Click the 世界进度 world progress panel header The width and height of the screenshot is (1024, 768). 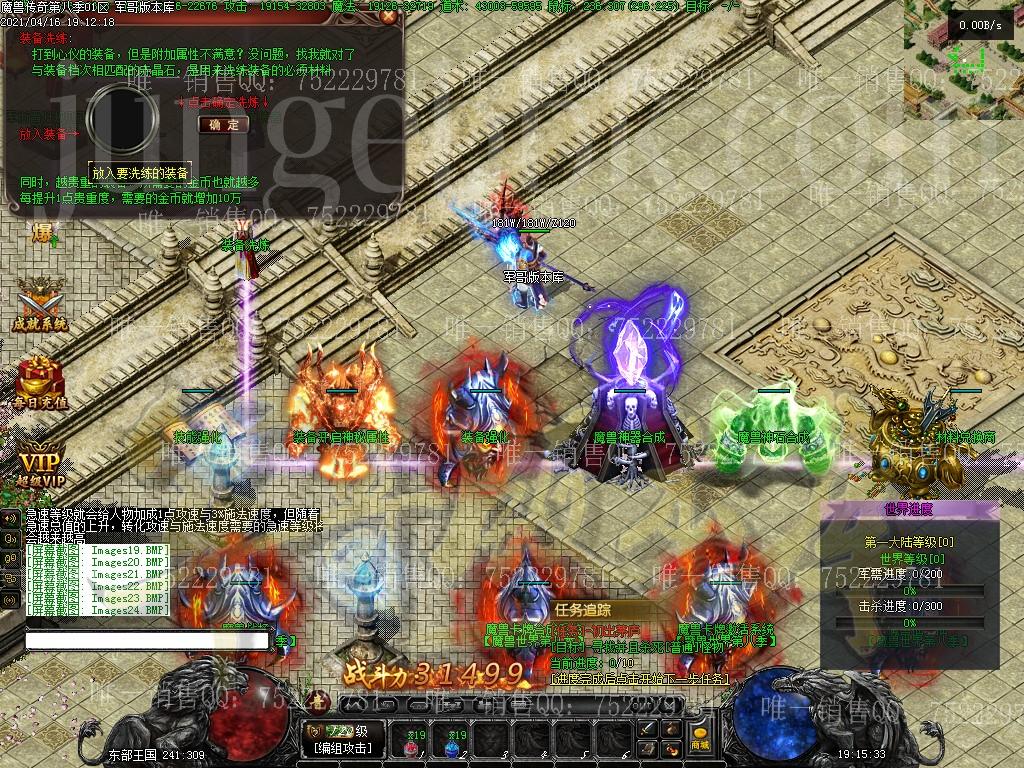click(909, 509)
